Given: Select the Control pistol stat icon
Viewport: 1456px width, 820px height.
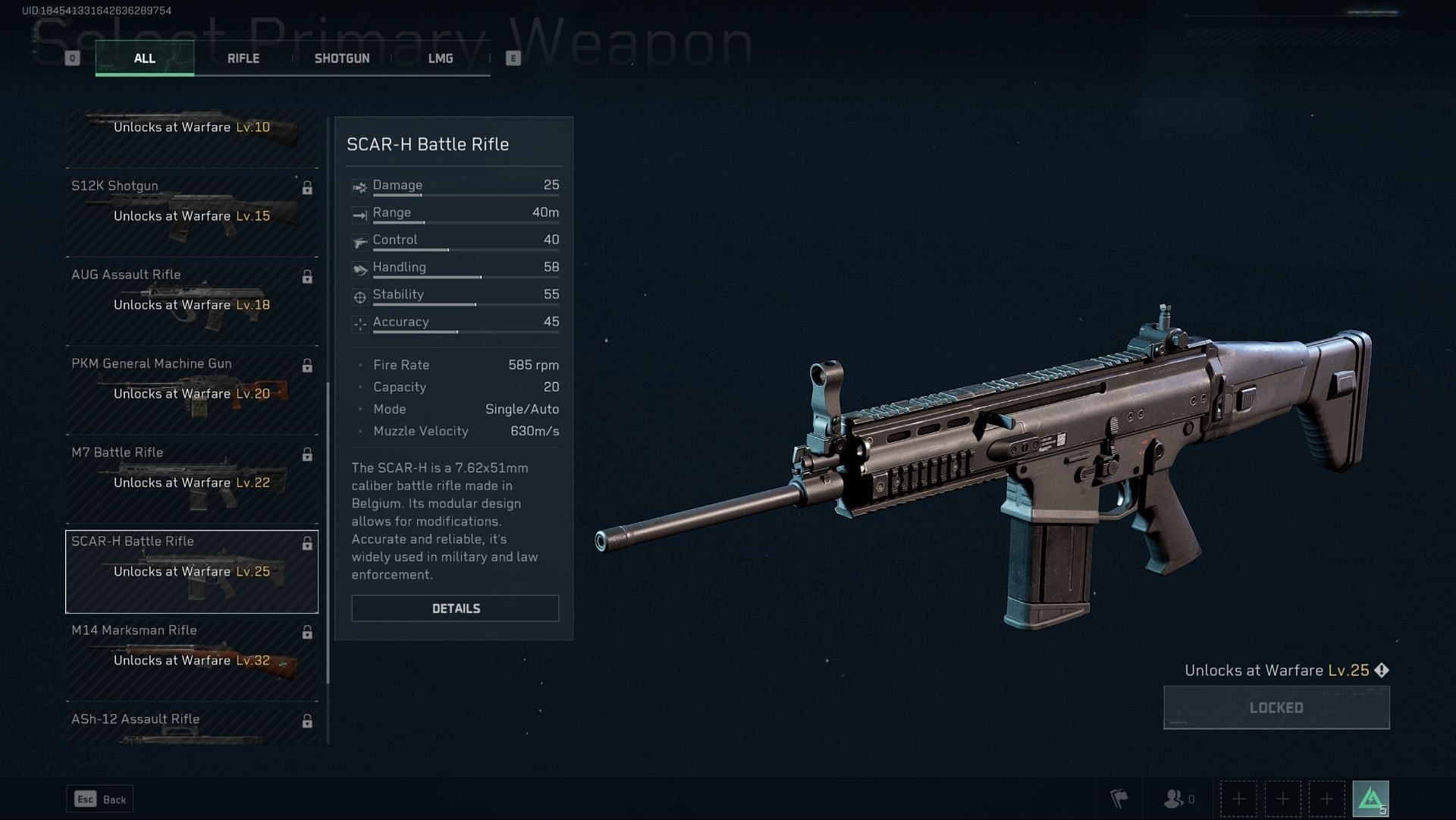Looking at the screenshot, I should click(x=359, y=240).
